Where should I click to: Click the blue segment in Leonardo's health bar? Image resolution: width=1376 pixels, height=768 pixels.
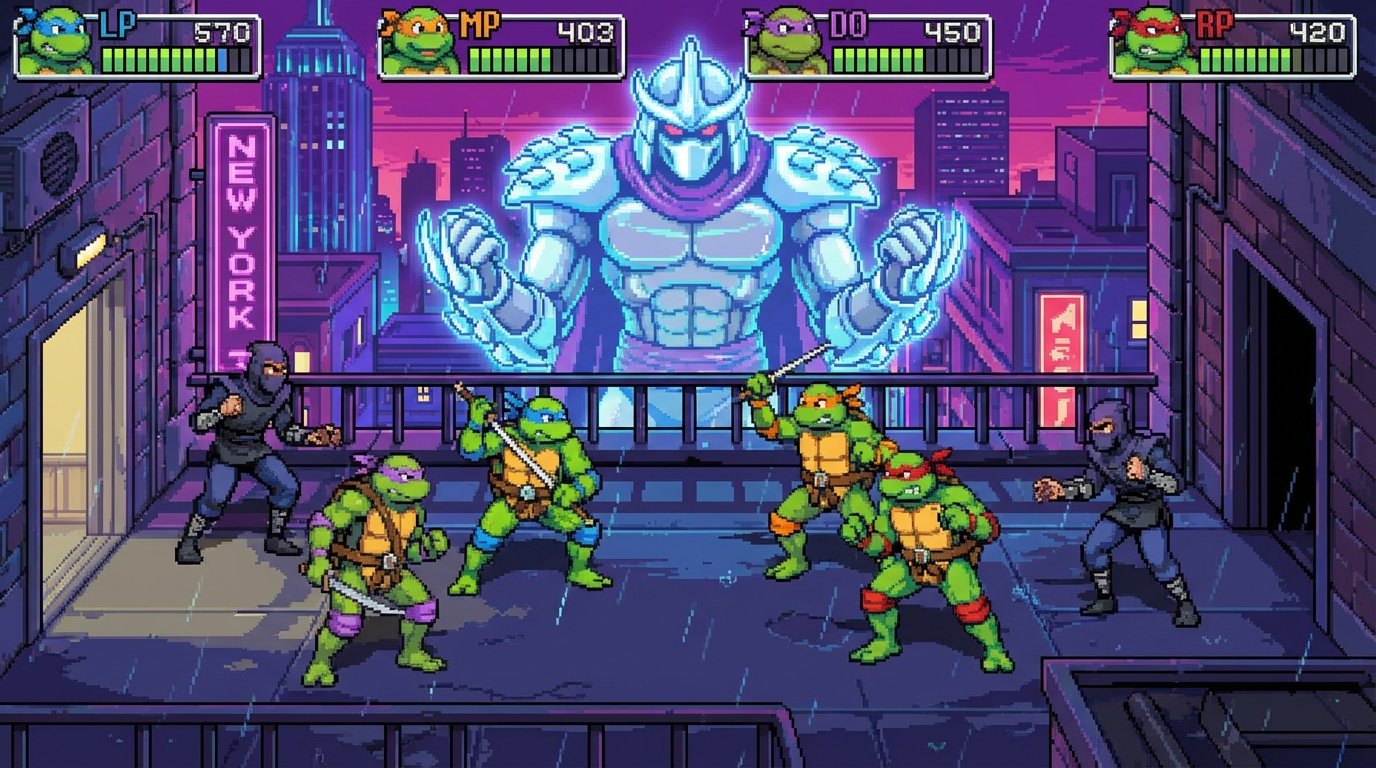(220, 60)
